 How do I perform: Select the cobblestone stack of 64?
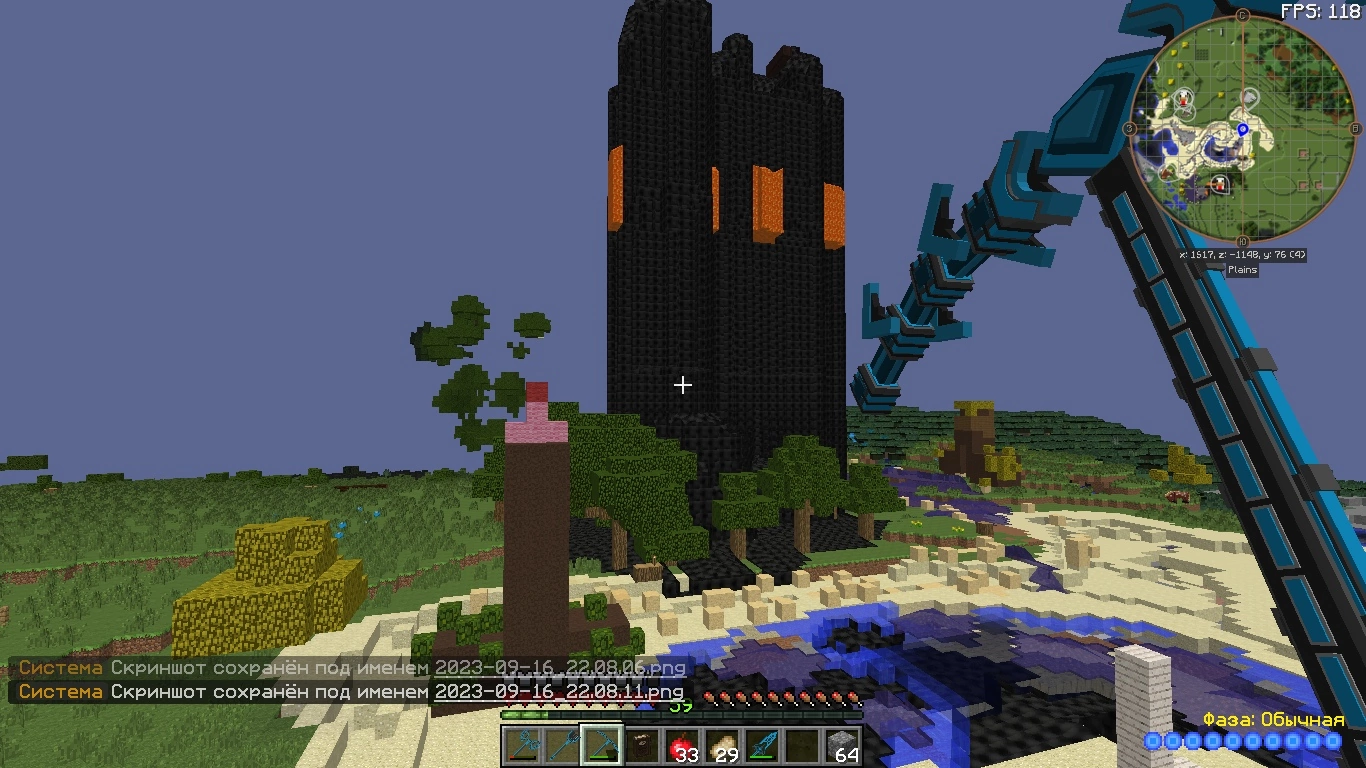click(x=841, y=745)
